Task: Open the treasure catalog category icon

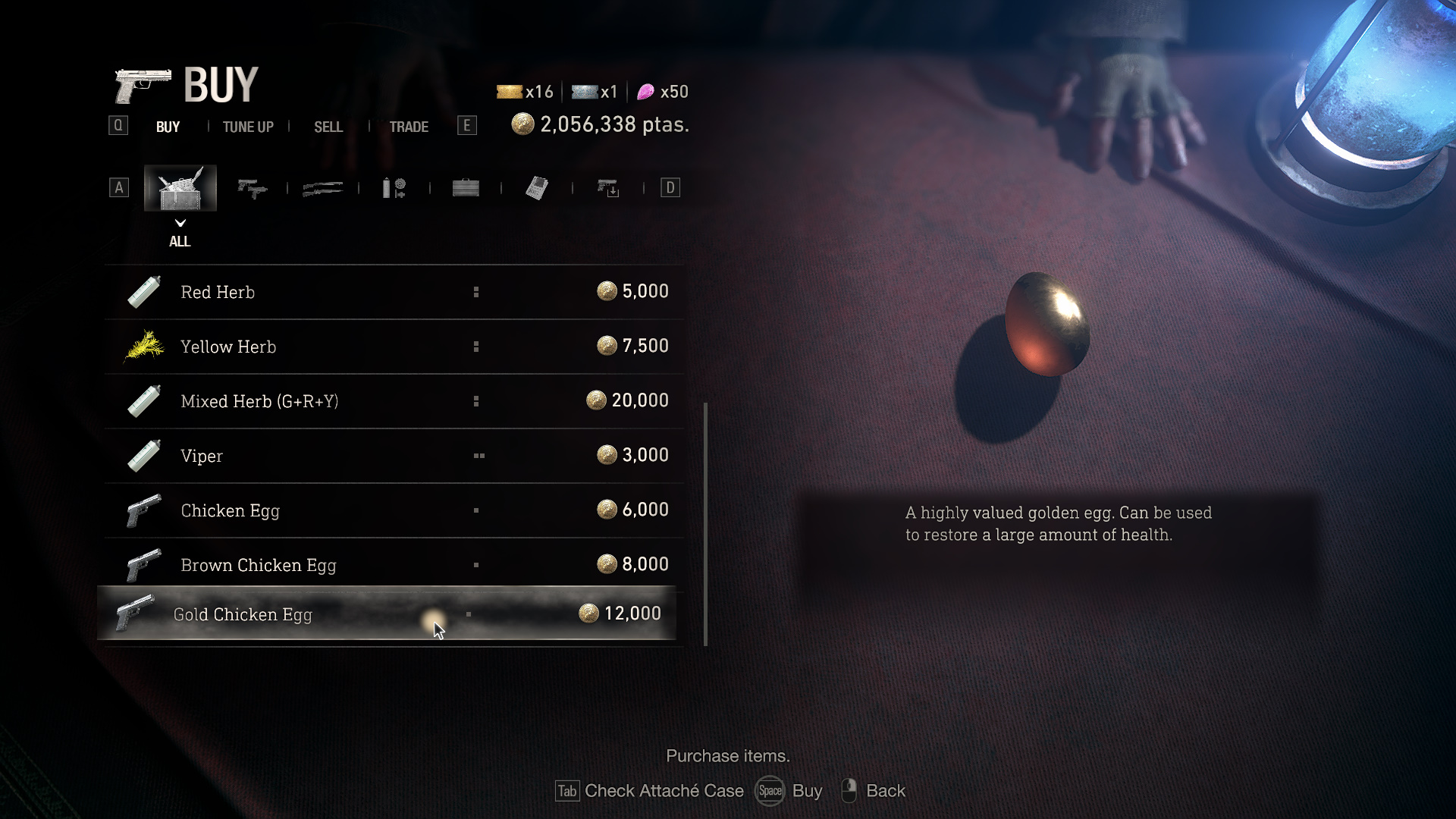Action: [x=536, y=187]
